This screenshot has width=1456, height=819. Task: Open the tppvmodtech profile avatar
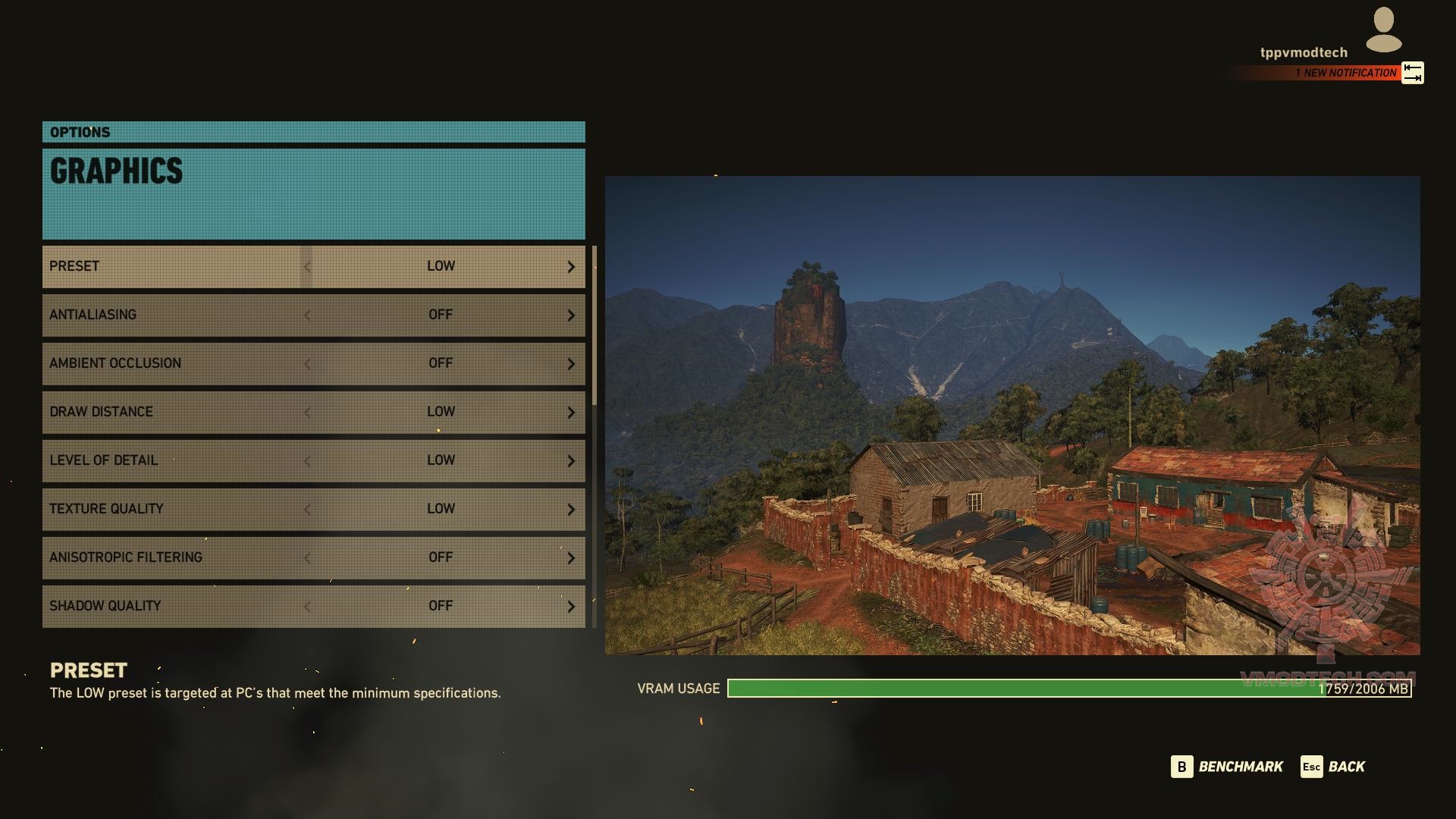tap(1383, 30)
